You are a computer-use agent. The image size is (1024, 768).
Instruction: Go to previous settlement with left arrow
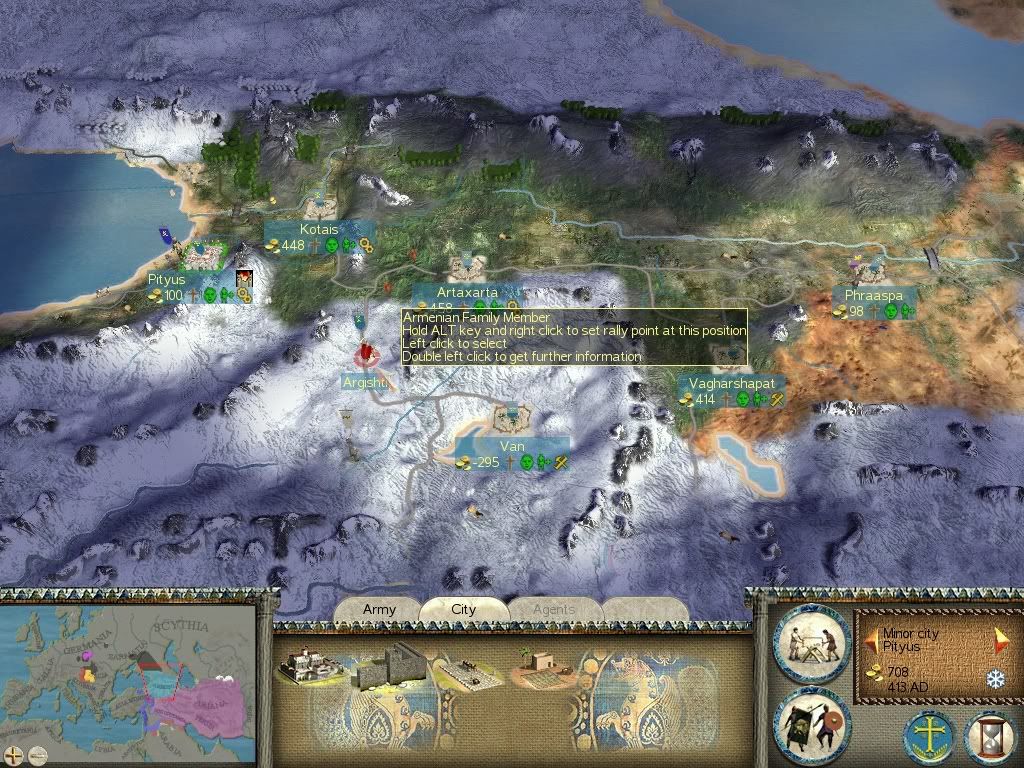click(872, 637)
